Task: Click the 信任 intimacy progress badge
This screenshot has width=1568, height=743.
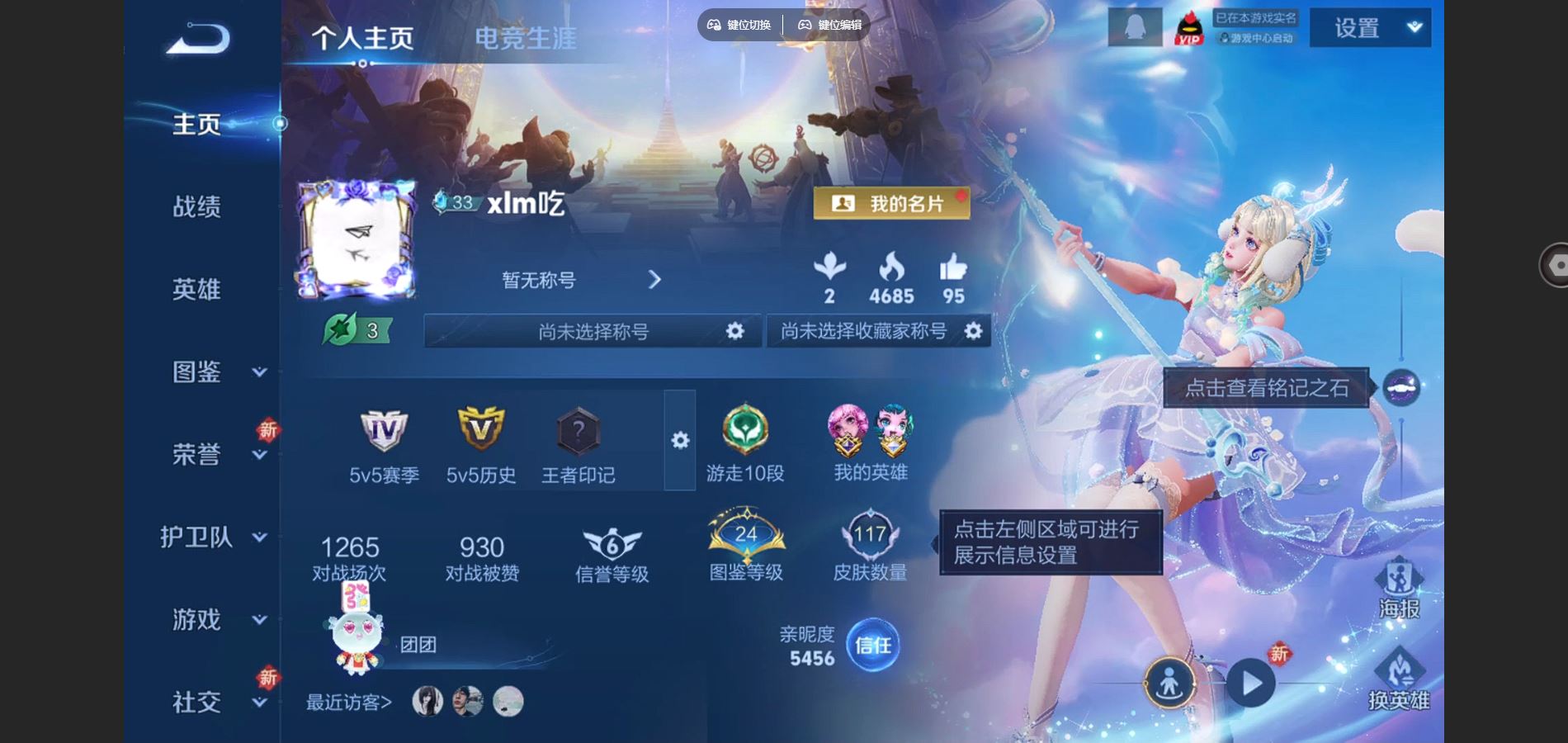Action: 872,646
